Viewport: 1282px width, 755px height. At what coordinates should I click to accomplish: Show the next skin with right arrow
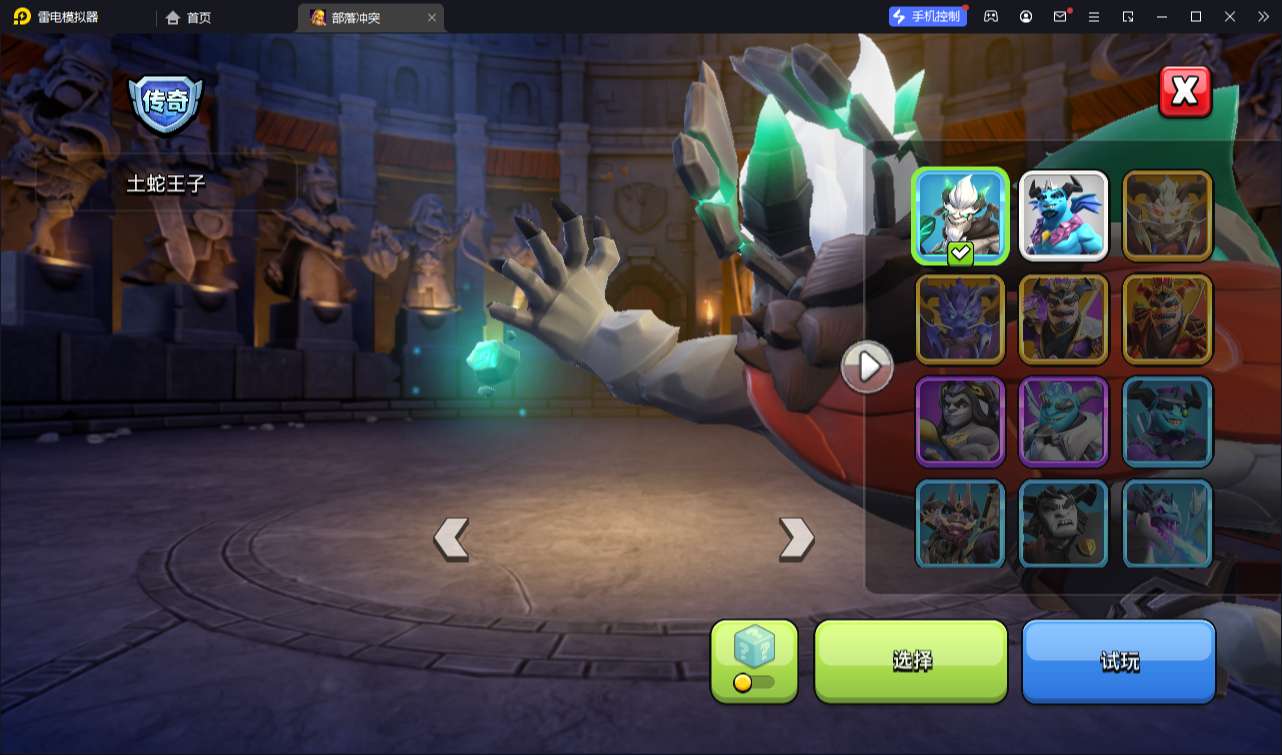point(796,539)
